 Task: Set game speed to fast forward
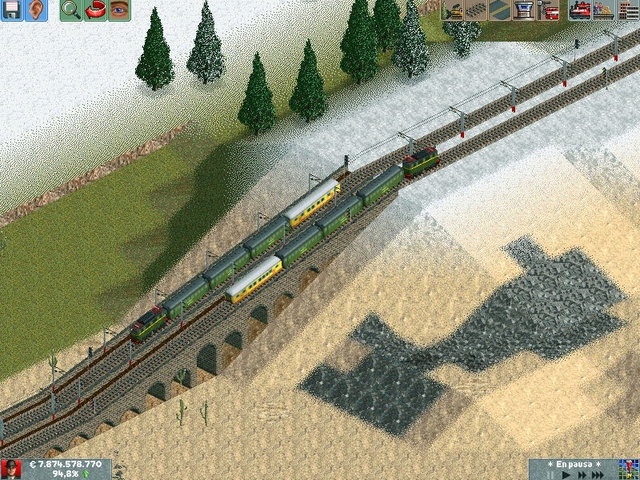pyautogui.click(x=580, y=475)
